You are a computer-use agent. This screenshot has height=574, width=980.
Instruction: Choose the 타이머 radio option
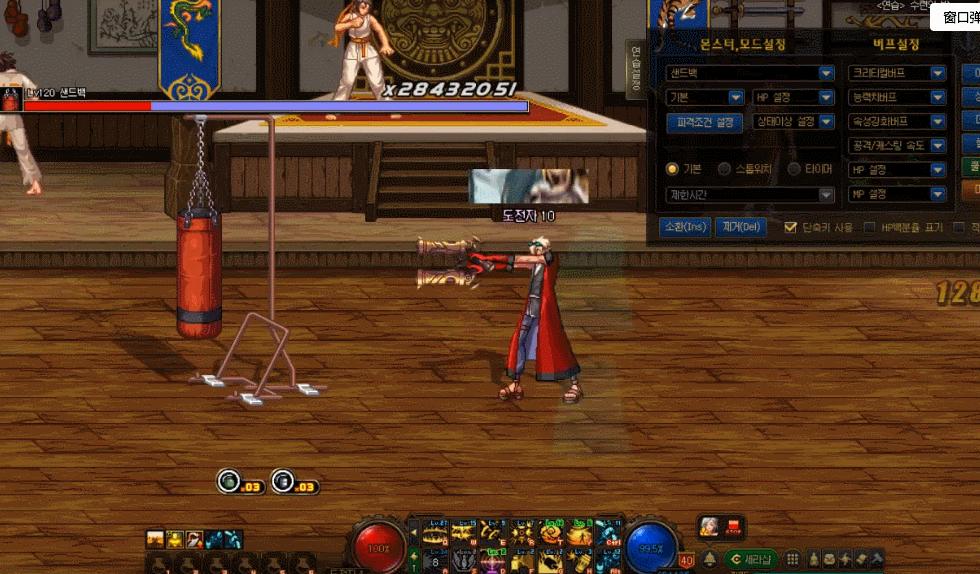point(795,169)
